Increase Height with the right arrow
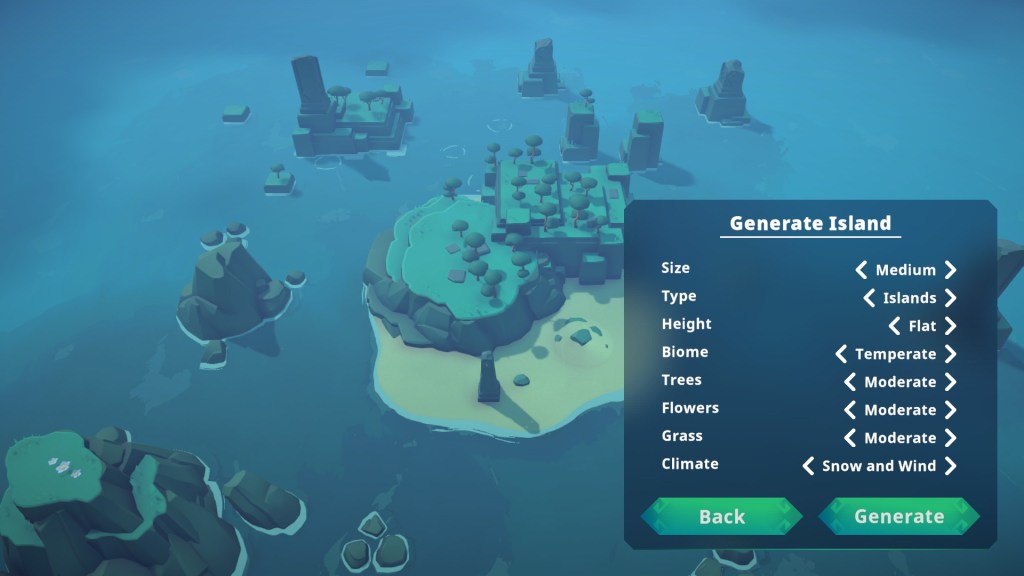The image size is (1024, 576). [x=951, y=326]
